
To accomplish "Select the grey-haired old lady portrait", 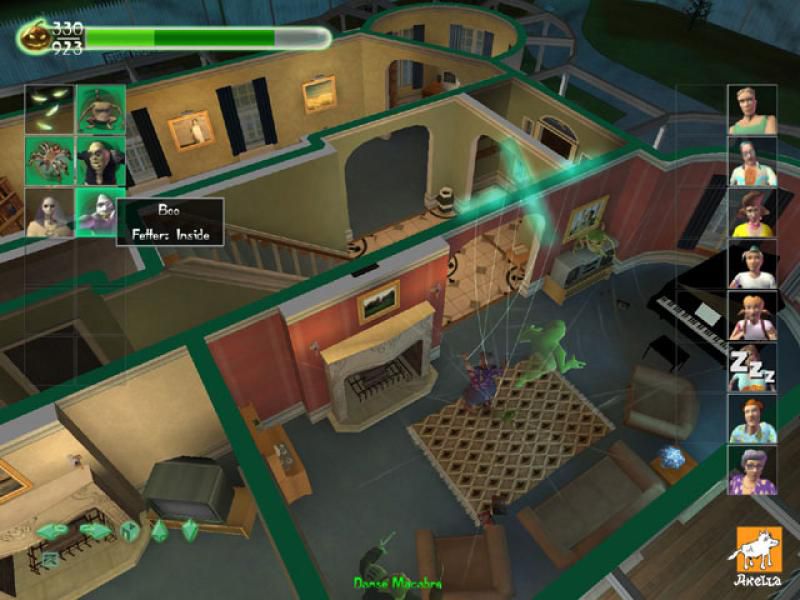I will [752, 470].
